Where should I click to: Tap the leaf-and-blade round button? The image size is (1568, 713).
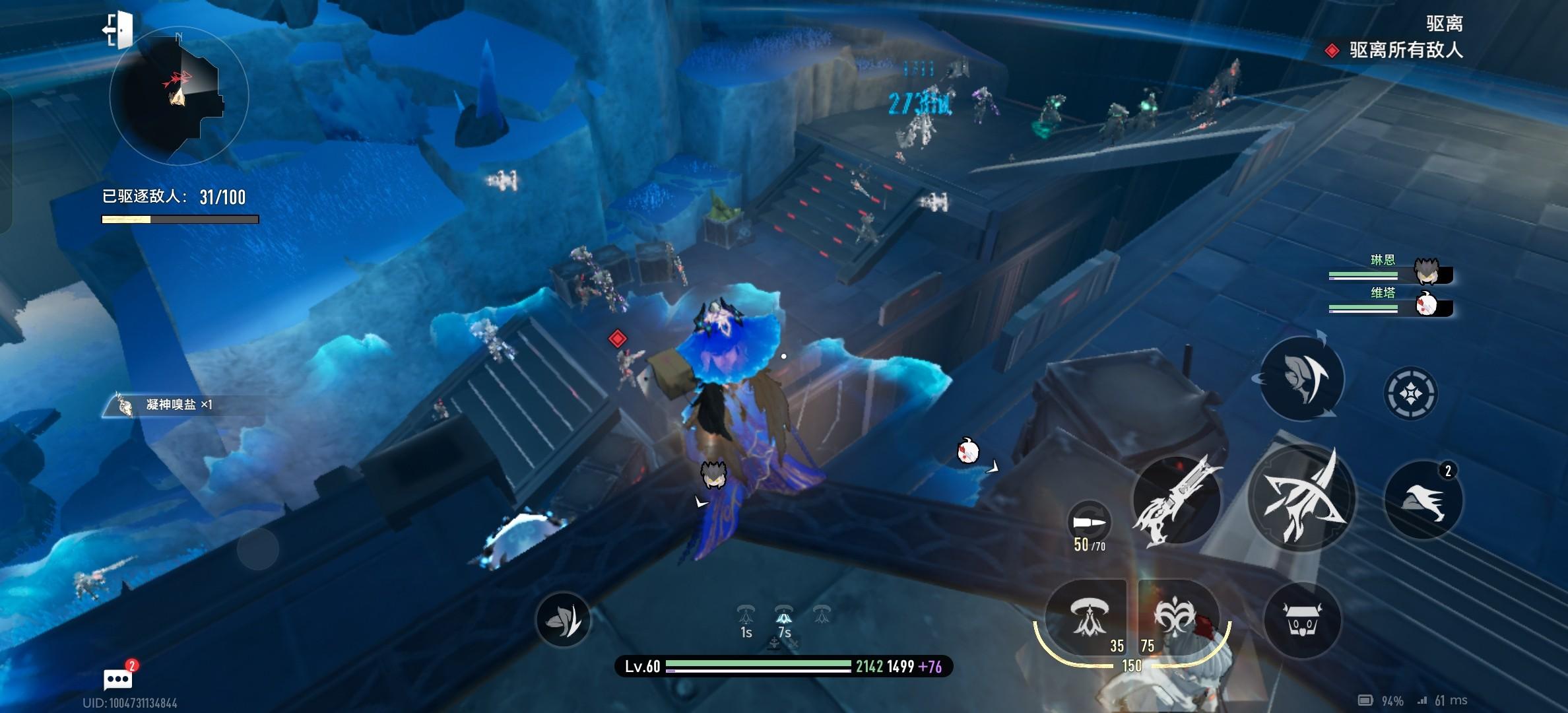click(x=563, y=619)
